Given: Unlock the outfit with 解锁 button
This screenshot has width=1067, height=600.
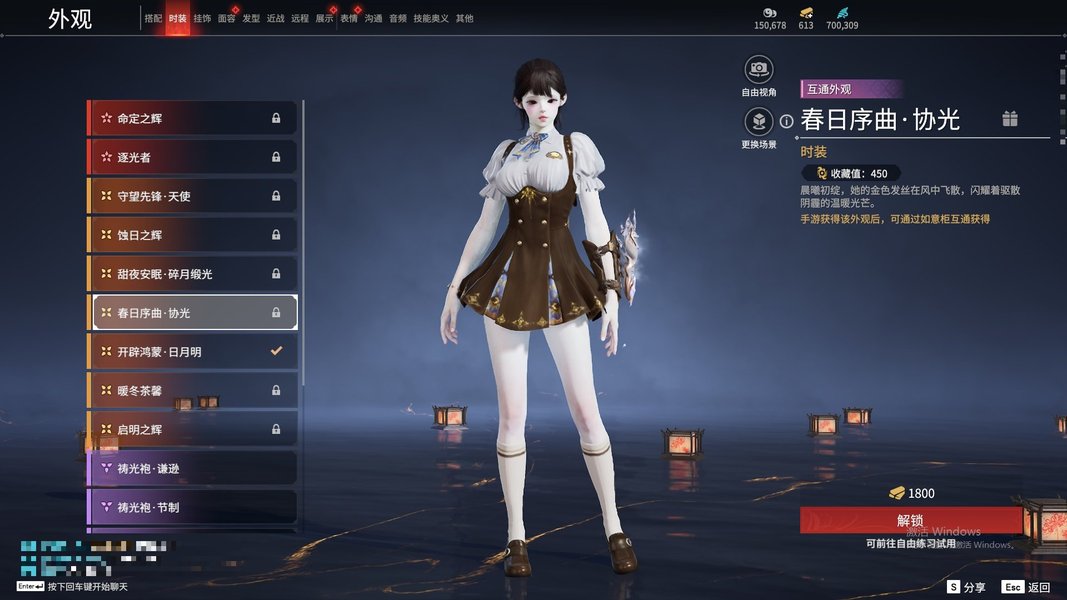Looking at the screenshot, I should (x=910, y=520).
